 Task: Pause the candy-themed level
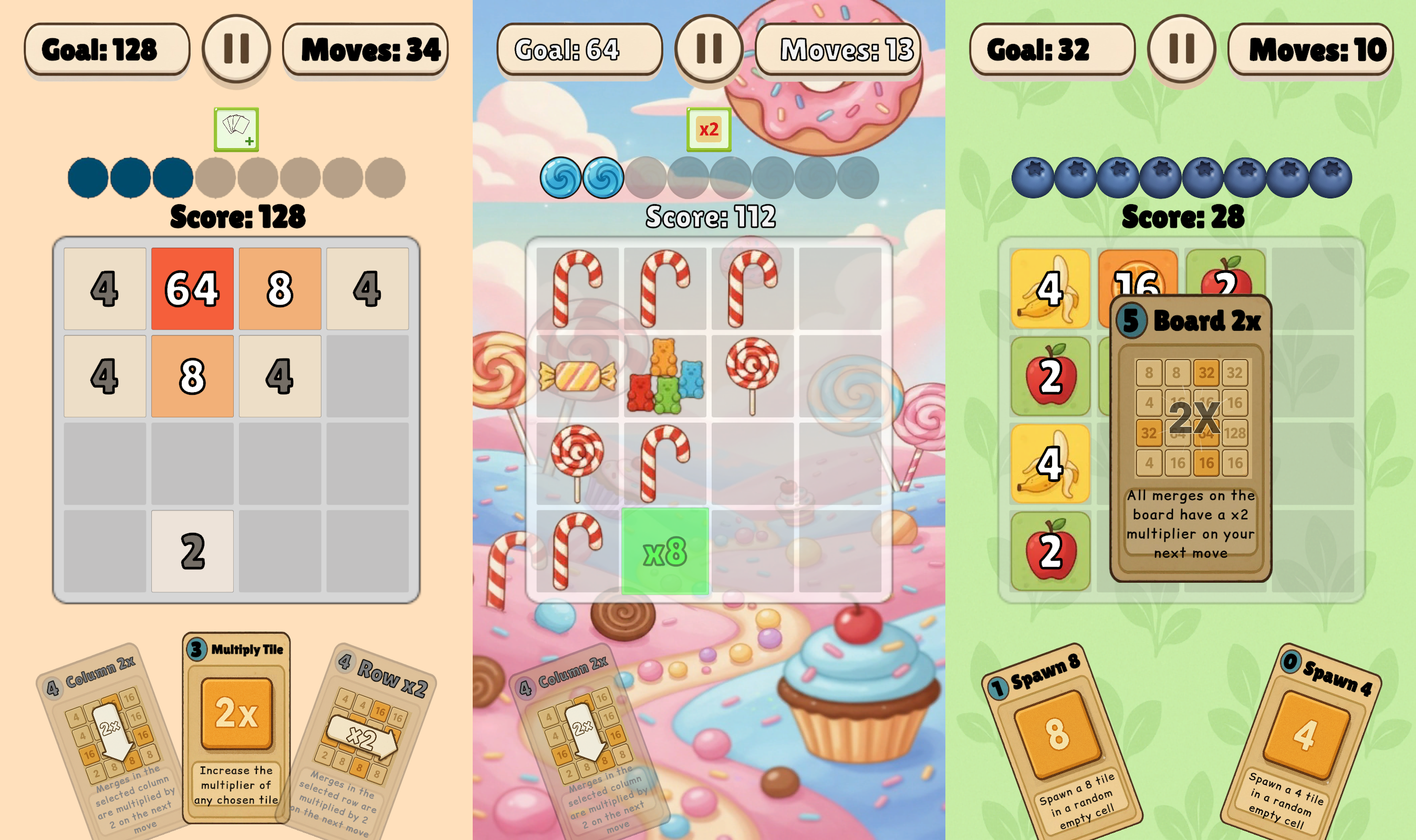[x=709, y=50]
